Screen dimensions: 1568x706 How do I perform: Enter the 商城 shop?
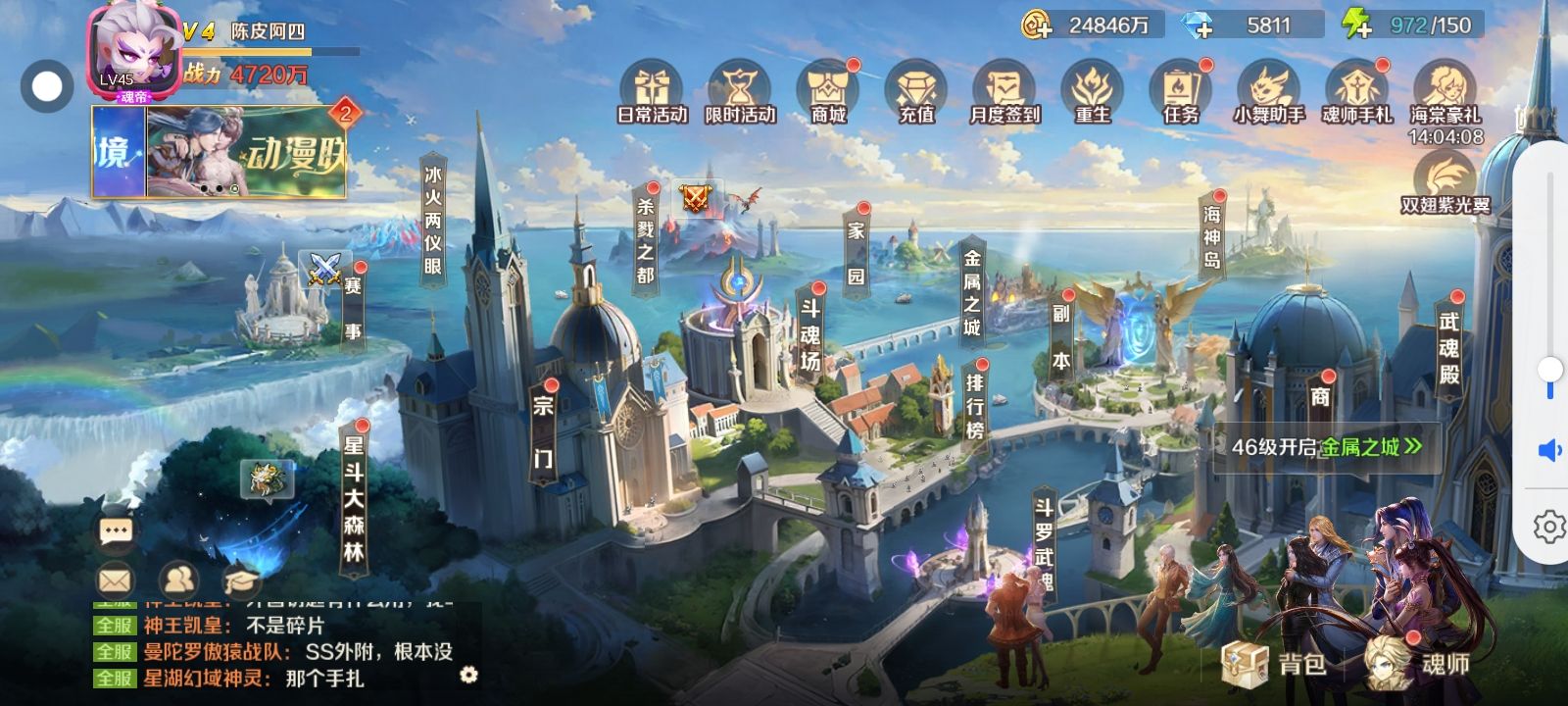click(x=828, y=93)
